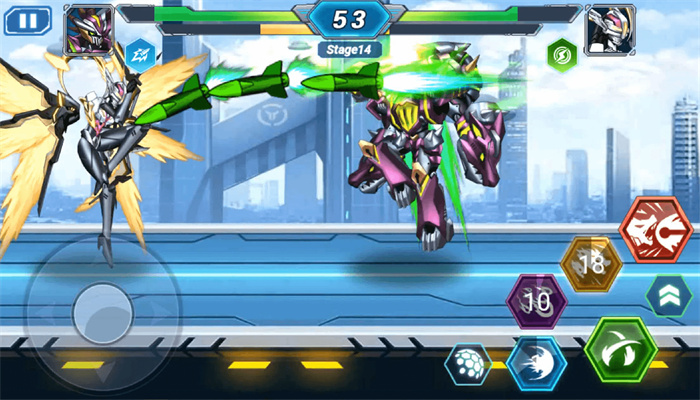This screenshot has width=700, height=400.
Task: Use the orange skill on 18 cooldown
Action: [x=591, y=264]
